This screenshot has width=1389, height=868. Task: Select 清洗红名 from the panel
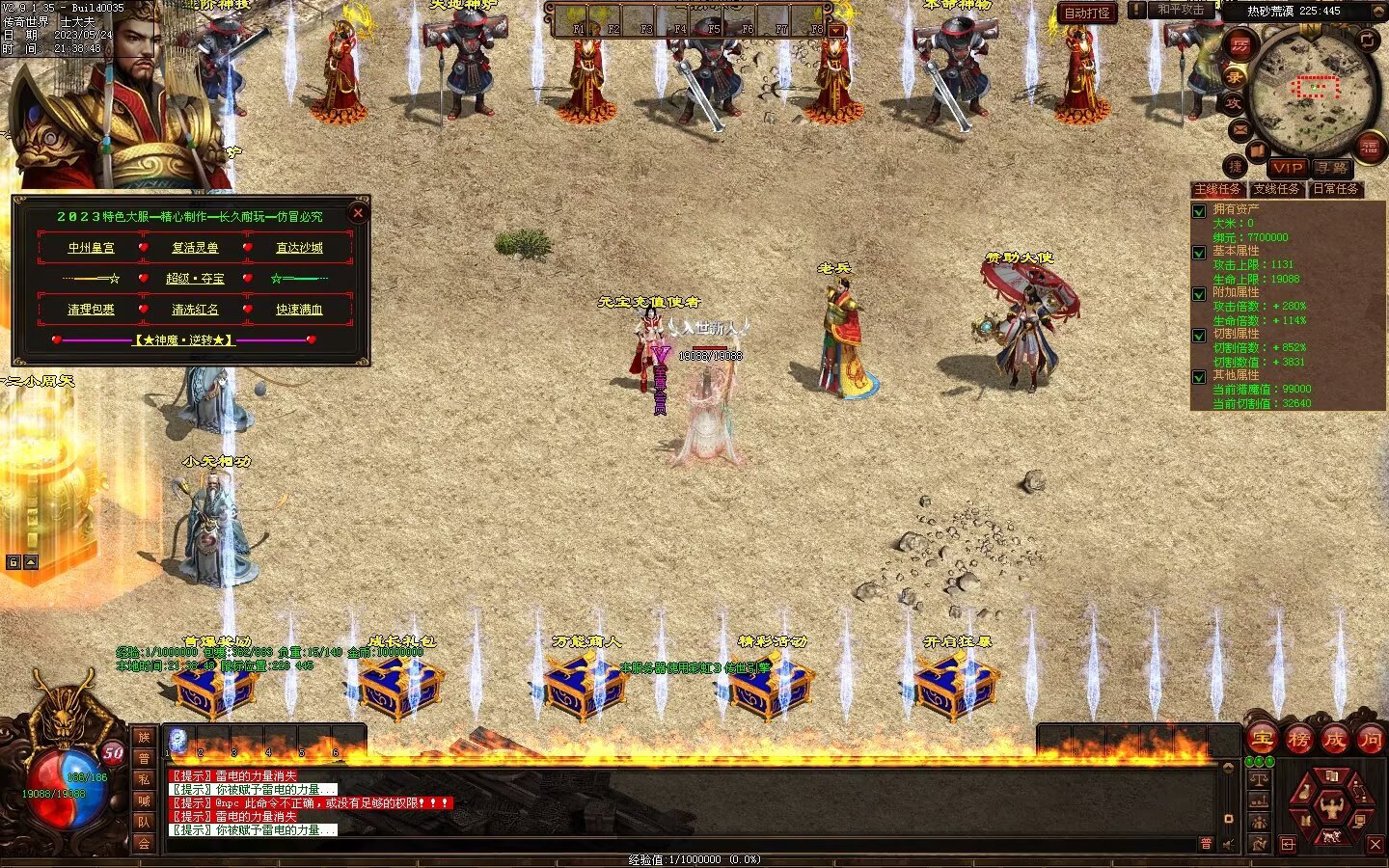click(195, 310)
